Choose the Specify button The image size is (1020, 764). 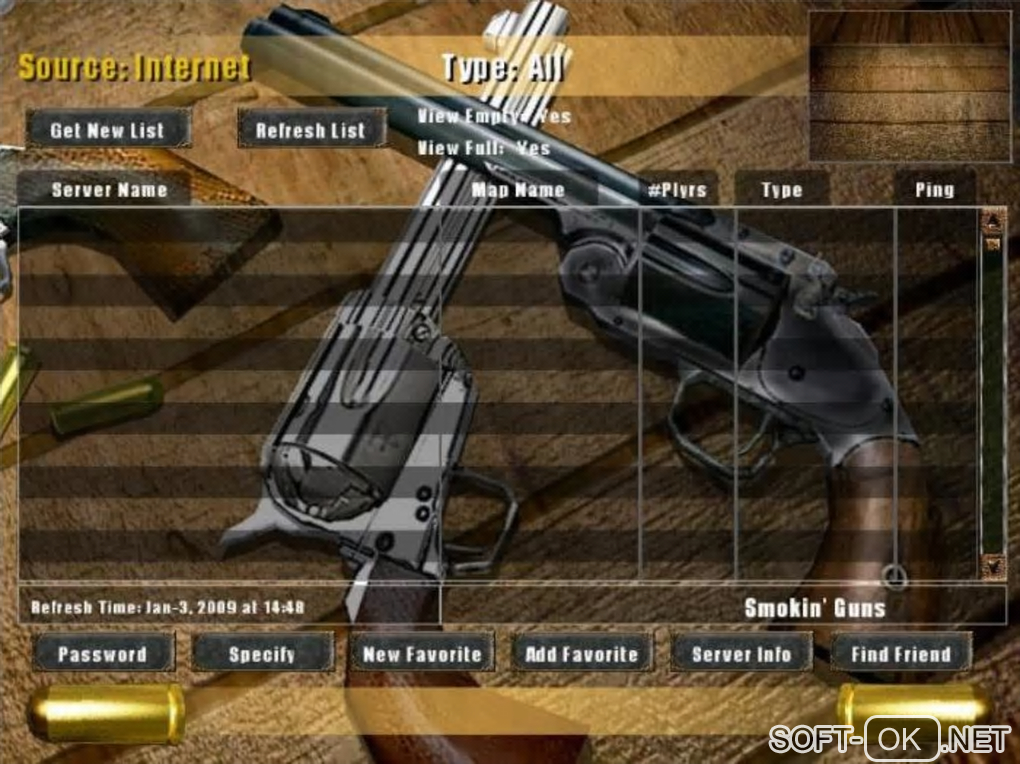[262, 654]
